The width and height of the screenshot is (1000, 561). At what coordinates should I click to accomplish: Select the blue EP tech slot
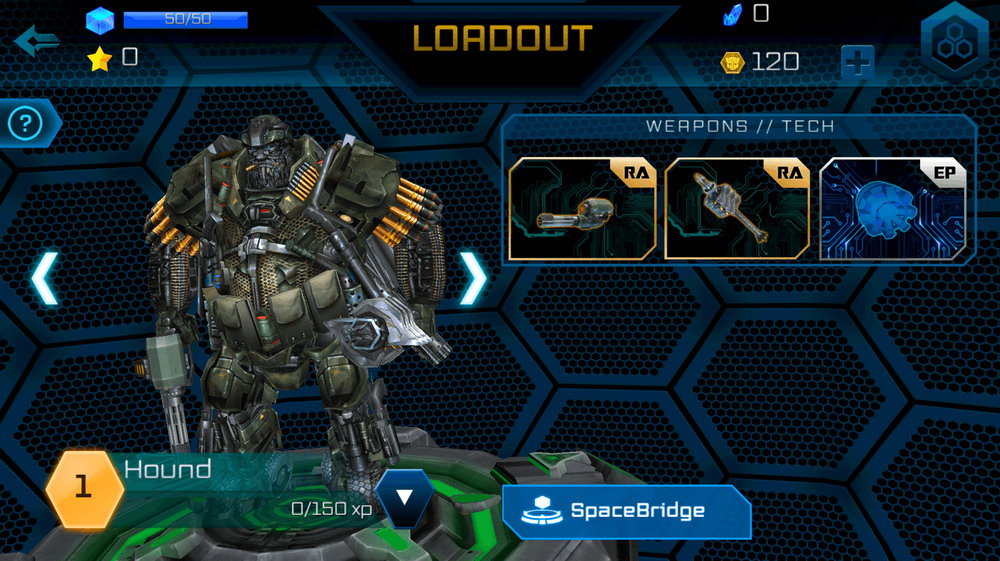(x=893, y=209)
